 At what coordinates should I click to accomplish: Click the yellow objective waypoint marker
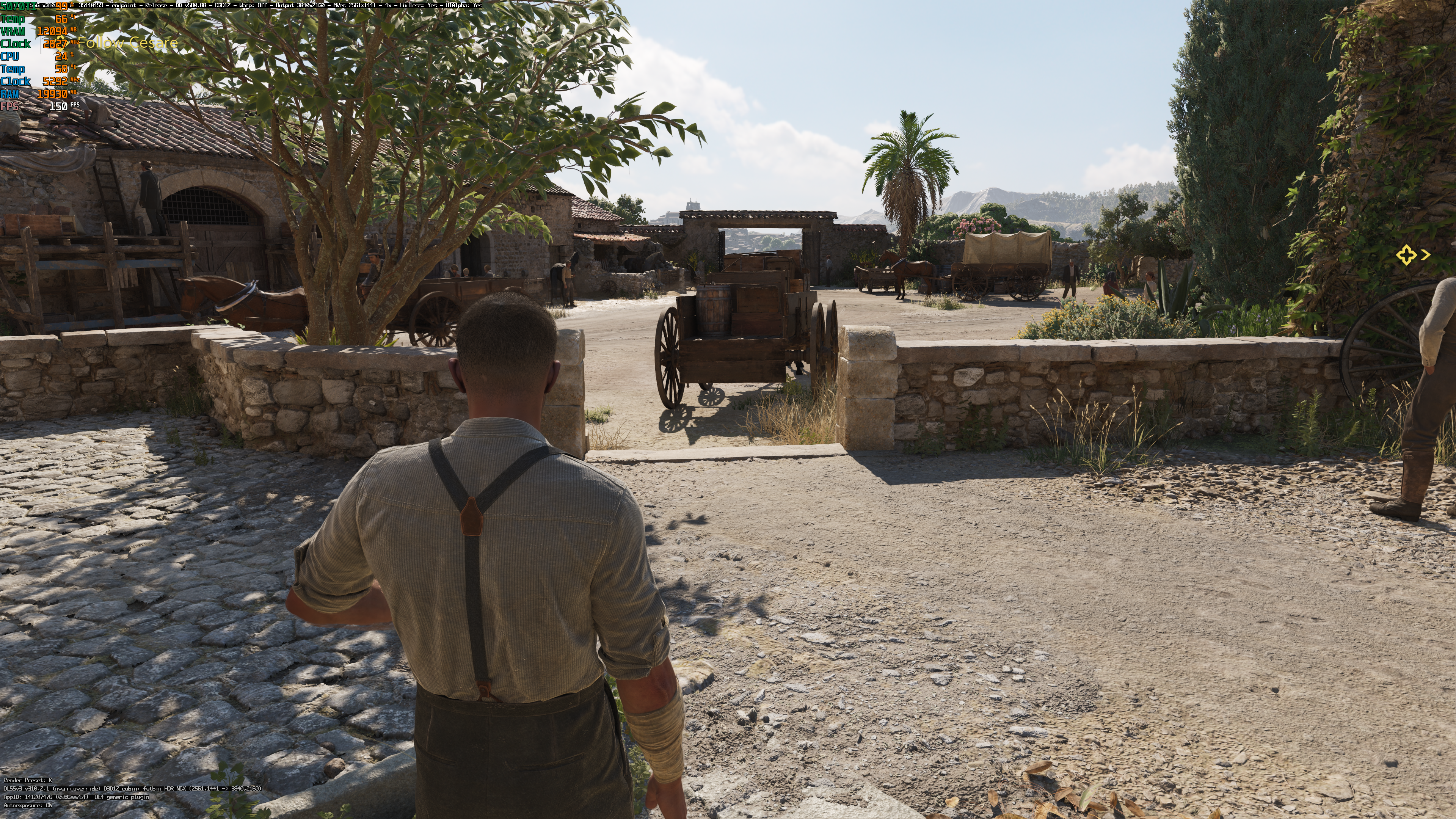(1406, 256)
